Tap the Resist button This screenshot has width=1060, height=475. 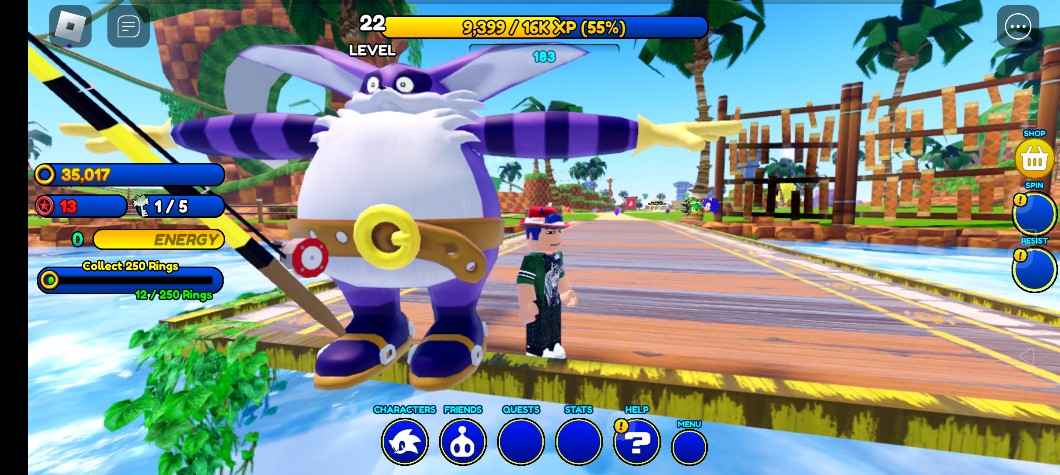click(1034, 269)
